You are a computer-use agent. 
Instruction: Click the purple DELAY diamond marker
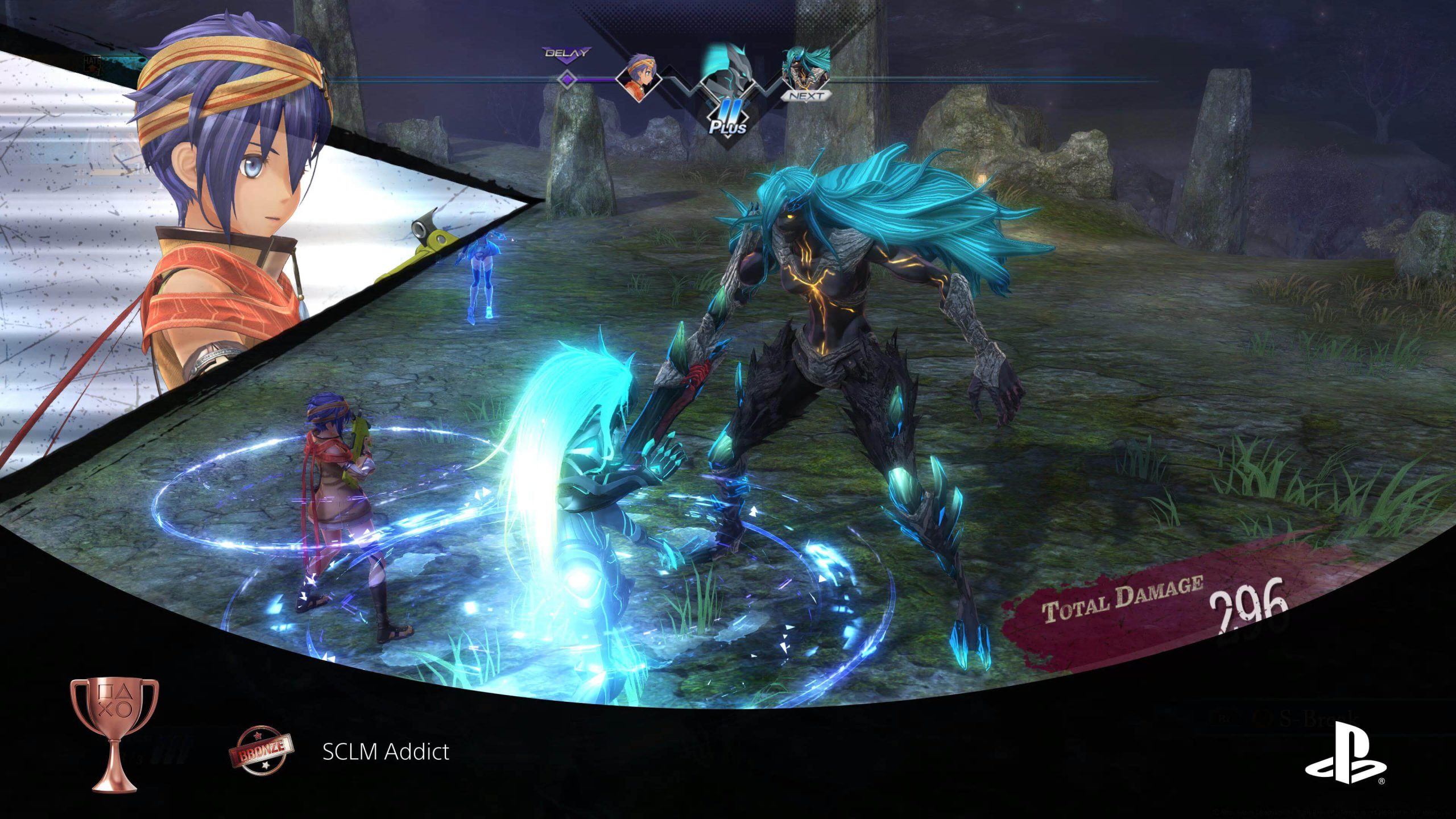coord(566,78)
